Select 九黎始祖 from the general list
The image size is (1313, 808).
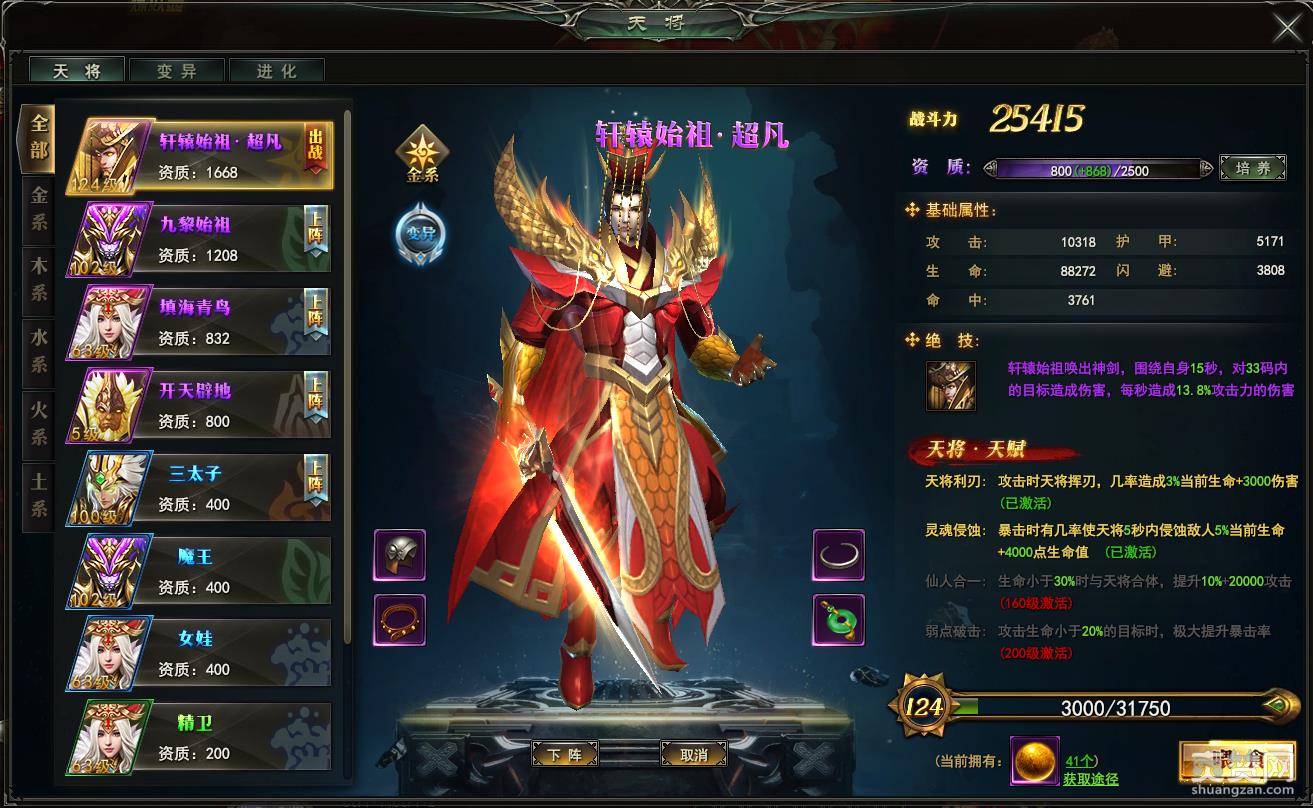click(x=199, y=240)
